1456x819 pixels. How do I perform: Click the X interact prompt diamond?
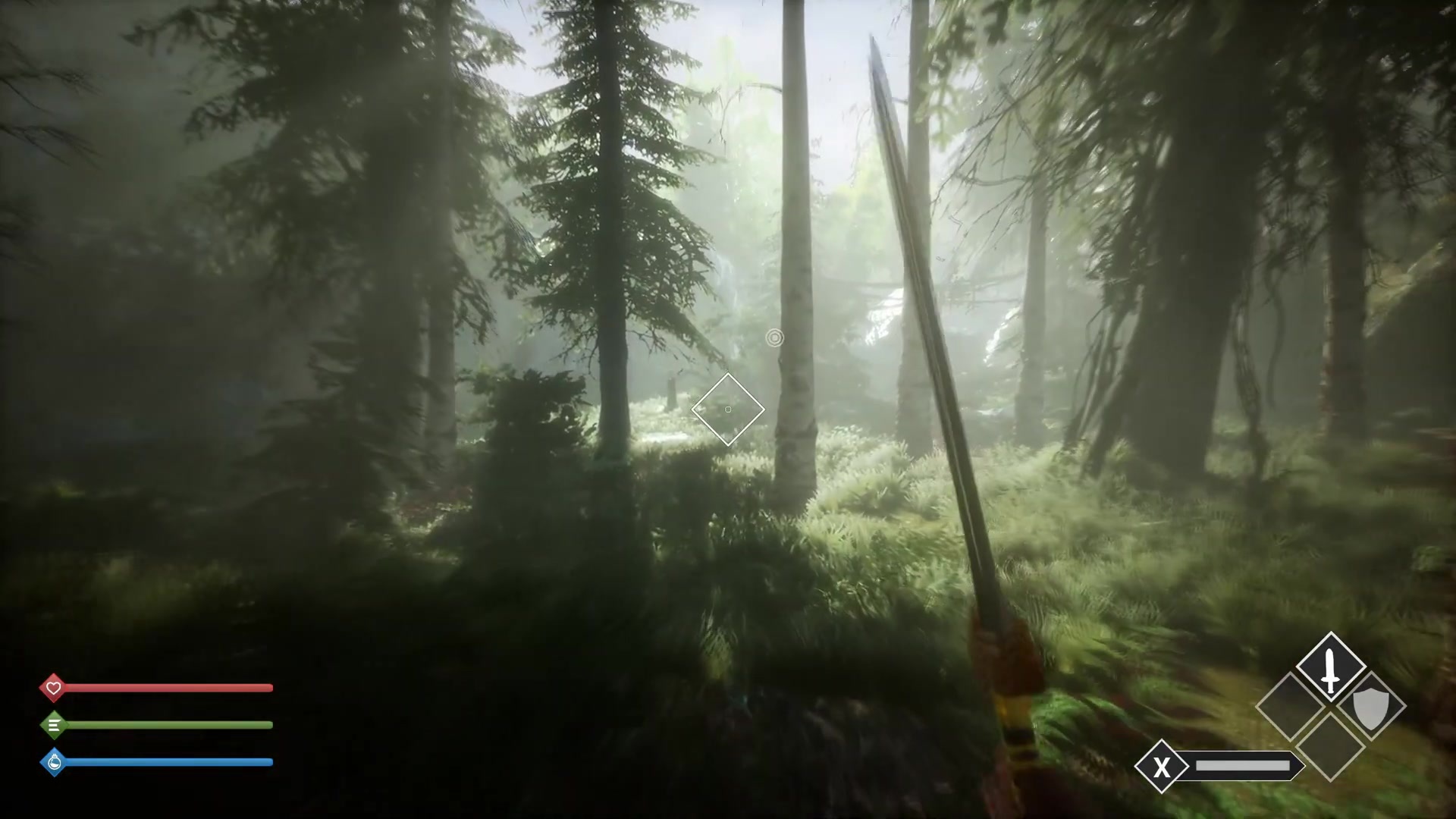1161,765
